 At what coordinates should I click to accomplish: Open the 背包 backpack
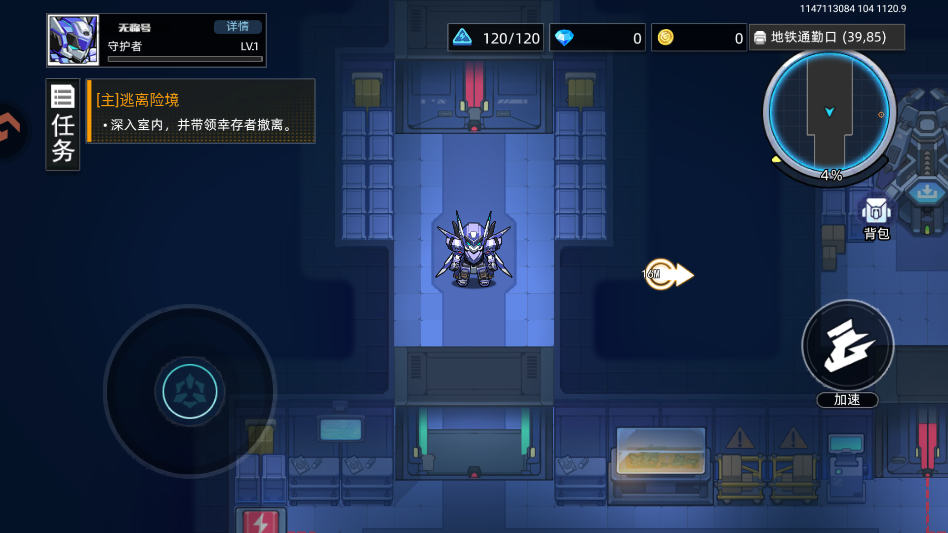[x=876, y=216]
